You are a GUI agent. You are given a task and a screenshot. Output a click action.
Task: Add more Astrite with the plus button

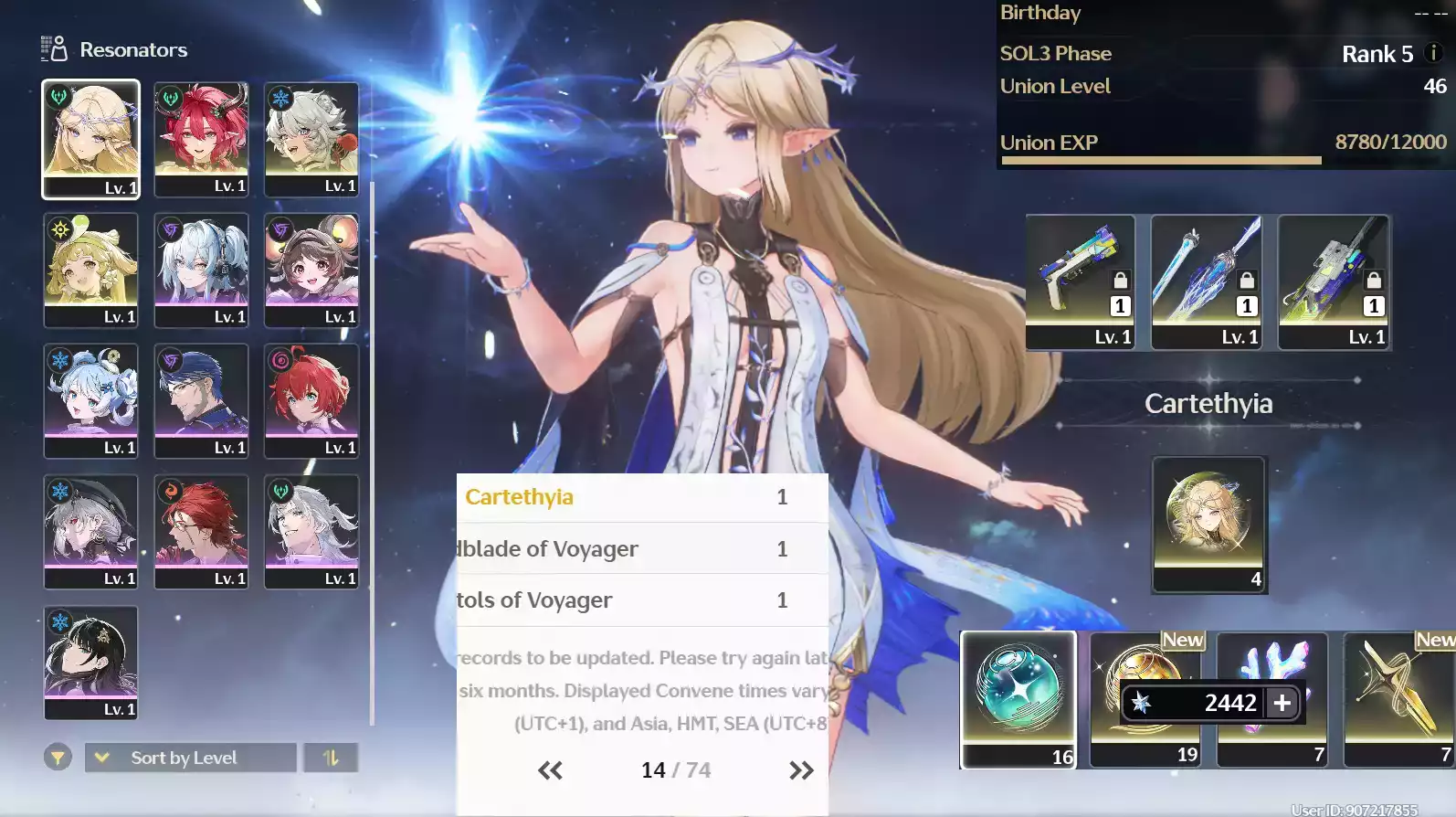point(1282,702)
